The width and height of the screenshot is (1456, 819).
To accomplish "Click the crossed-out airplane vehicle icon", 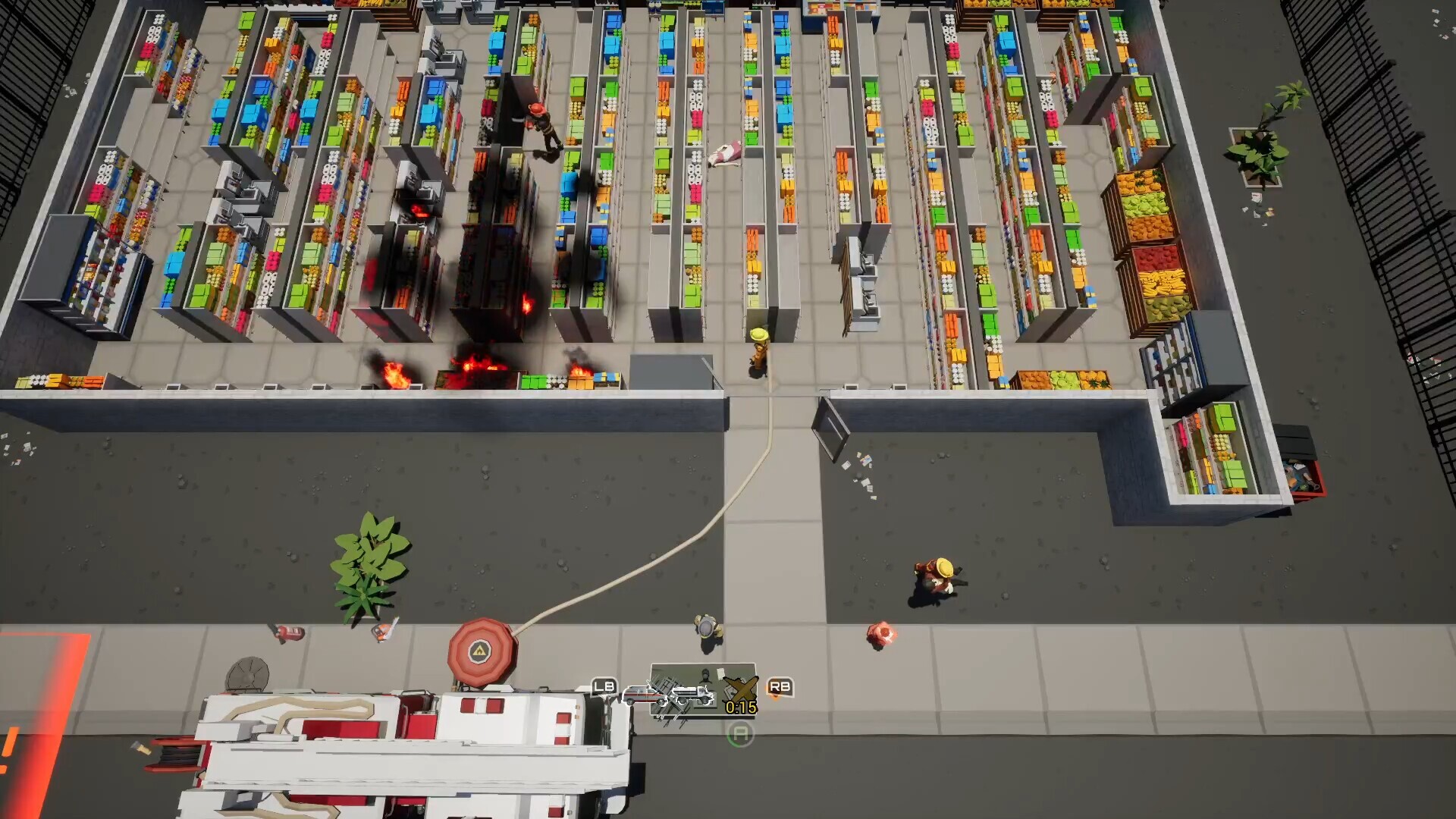I will click(x=741, y=689).
